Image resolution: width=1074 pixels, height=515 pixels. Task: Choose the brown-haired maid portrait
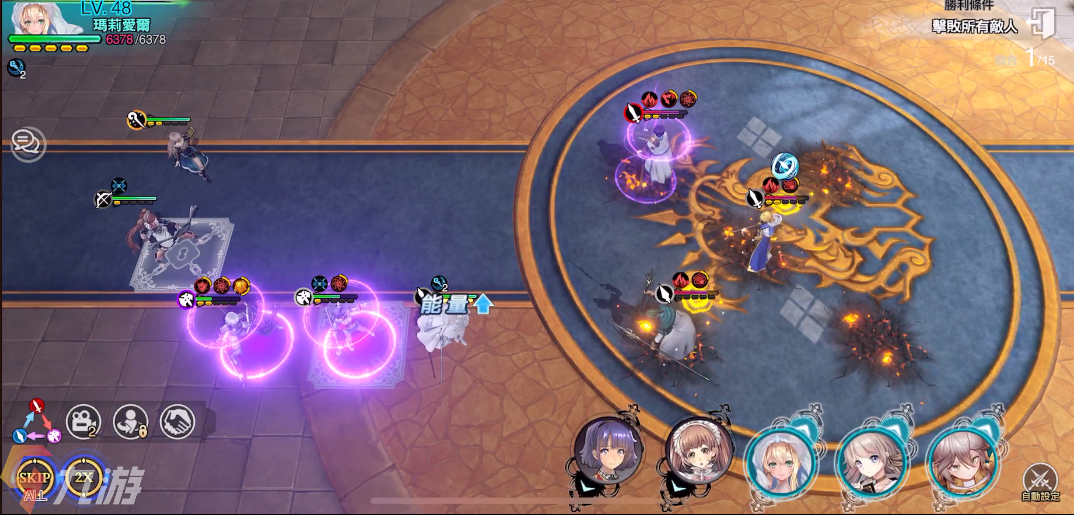(x=697, y=452)
